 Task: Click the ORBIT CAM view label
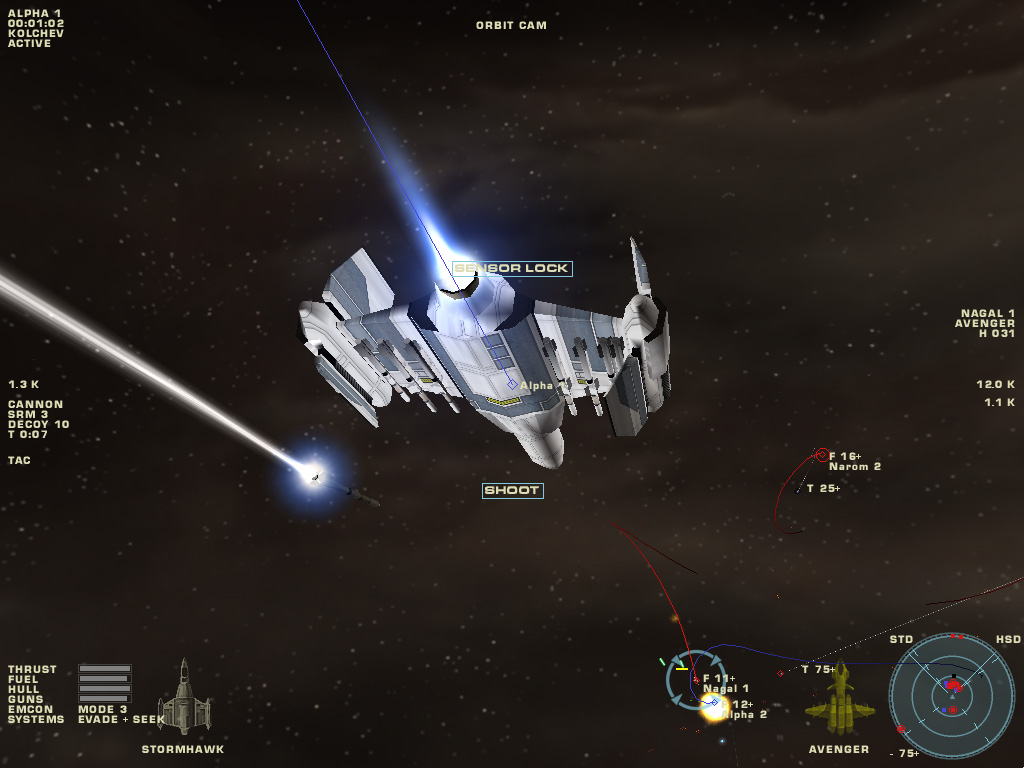511,25
